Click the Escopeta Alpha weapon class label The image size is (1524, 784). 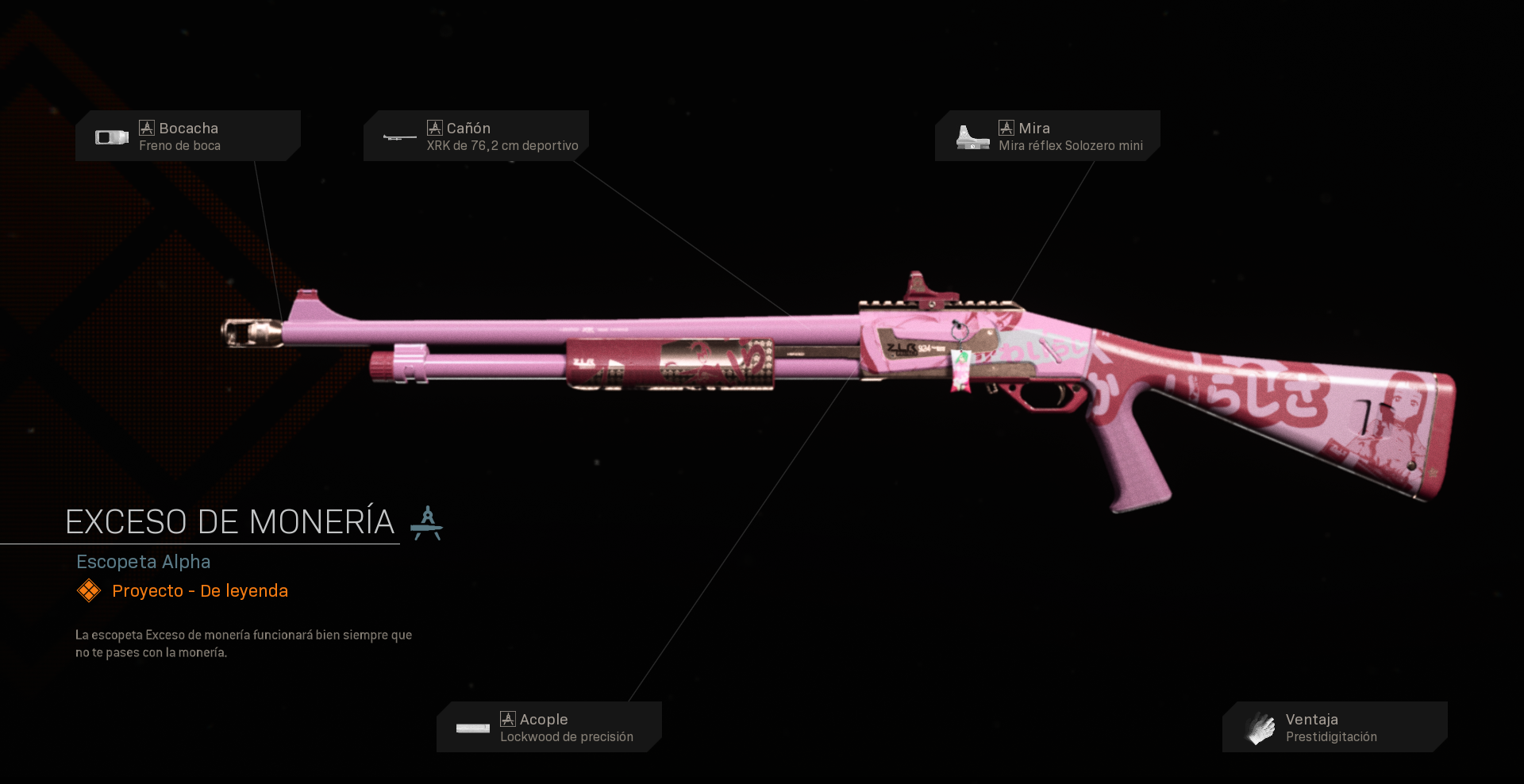pyautogui.click(x=144, y=562)
